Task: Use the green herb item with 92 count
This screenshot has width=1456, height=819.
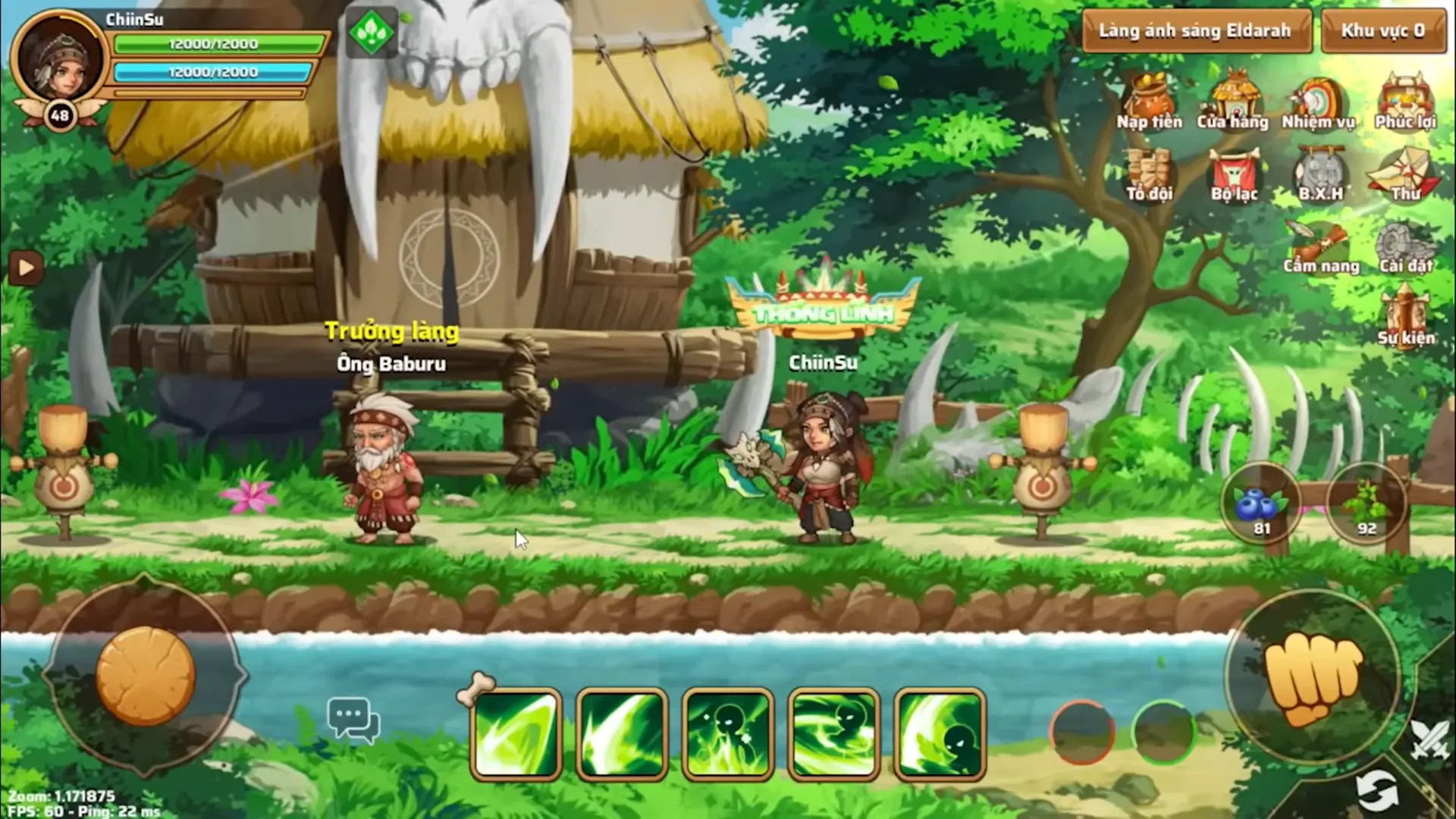Action: (1367, 505)
